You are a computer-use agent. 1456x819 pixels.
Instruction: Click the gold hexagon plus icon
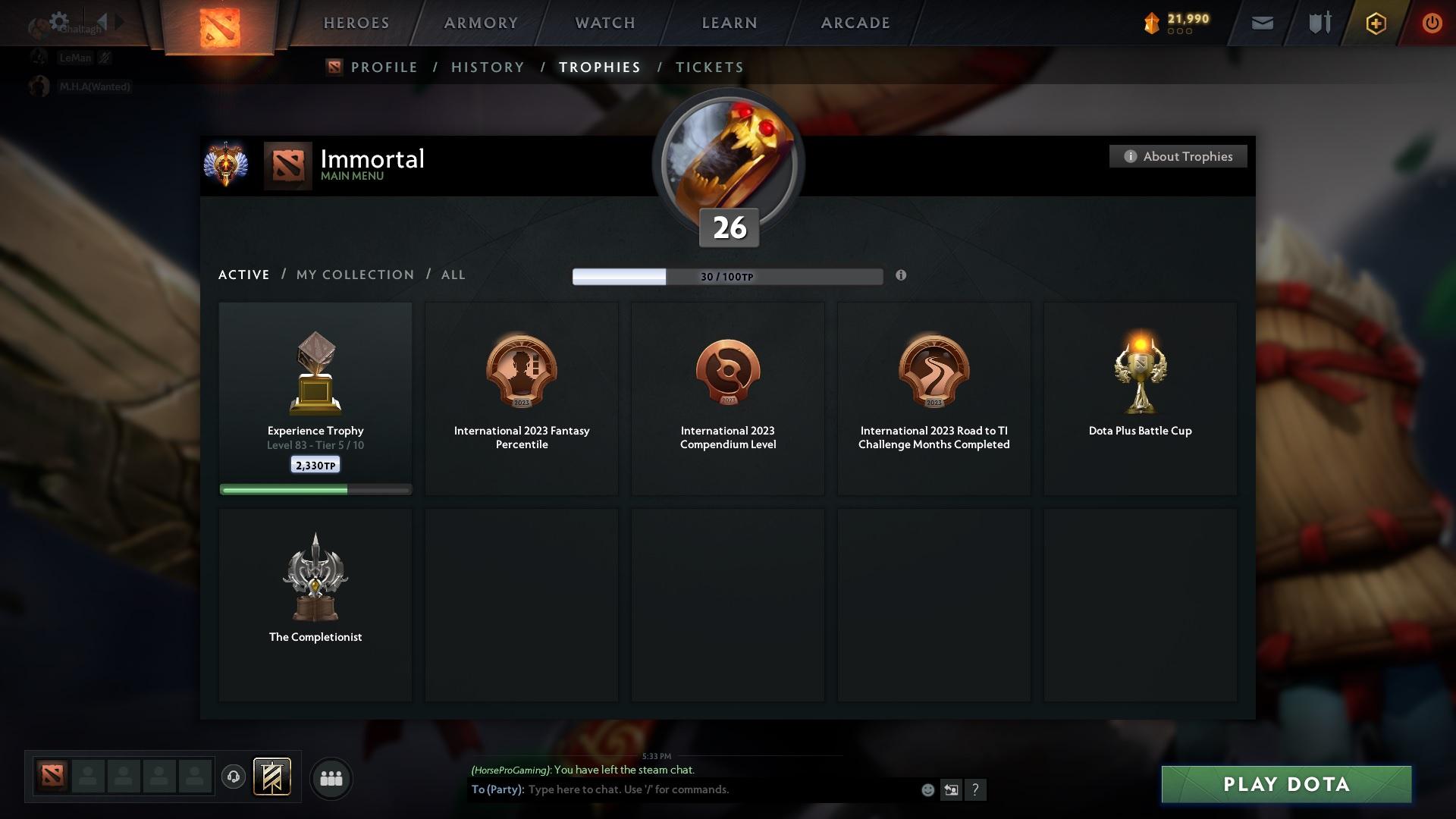click(1375, 24)
